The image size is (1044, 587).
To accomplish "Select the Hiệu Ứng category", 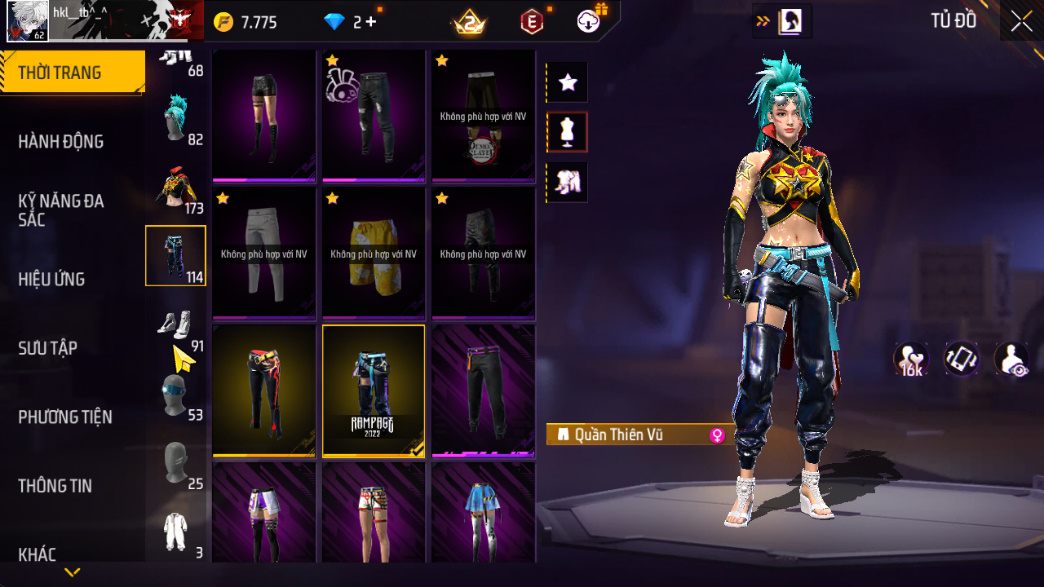I will [51, 279].
